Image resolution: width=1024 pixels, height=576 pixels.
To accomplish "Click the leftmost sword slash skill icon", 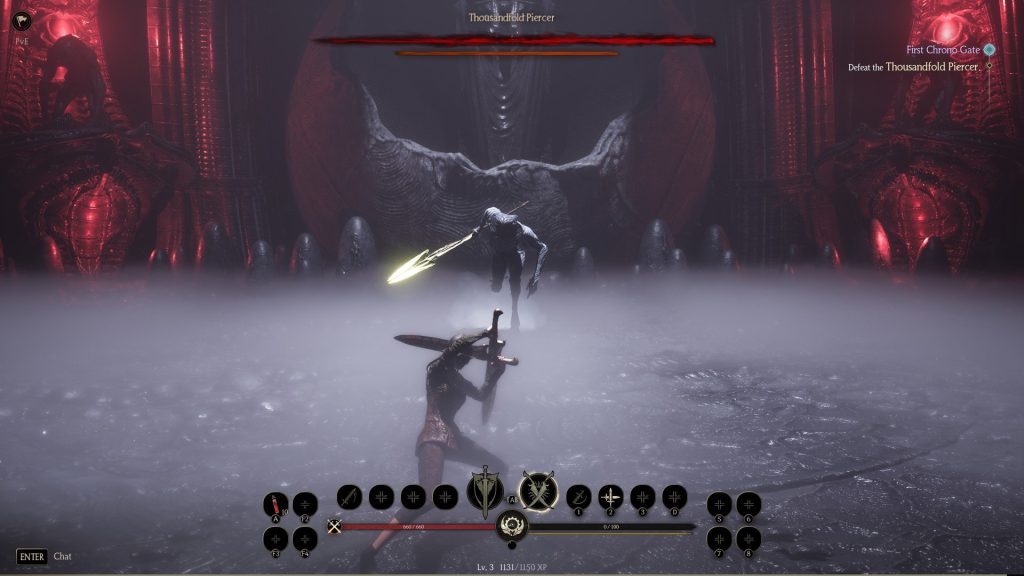I will (348, 496).
